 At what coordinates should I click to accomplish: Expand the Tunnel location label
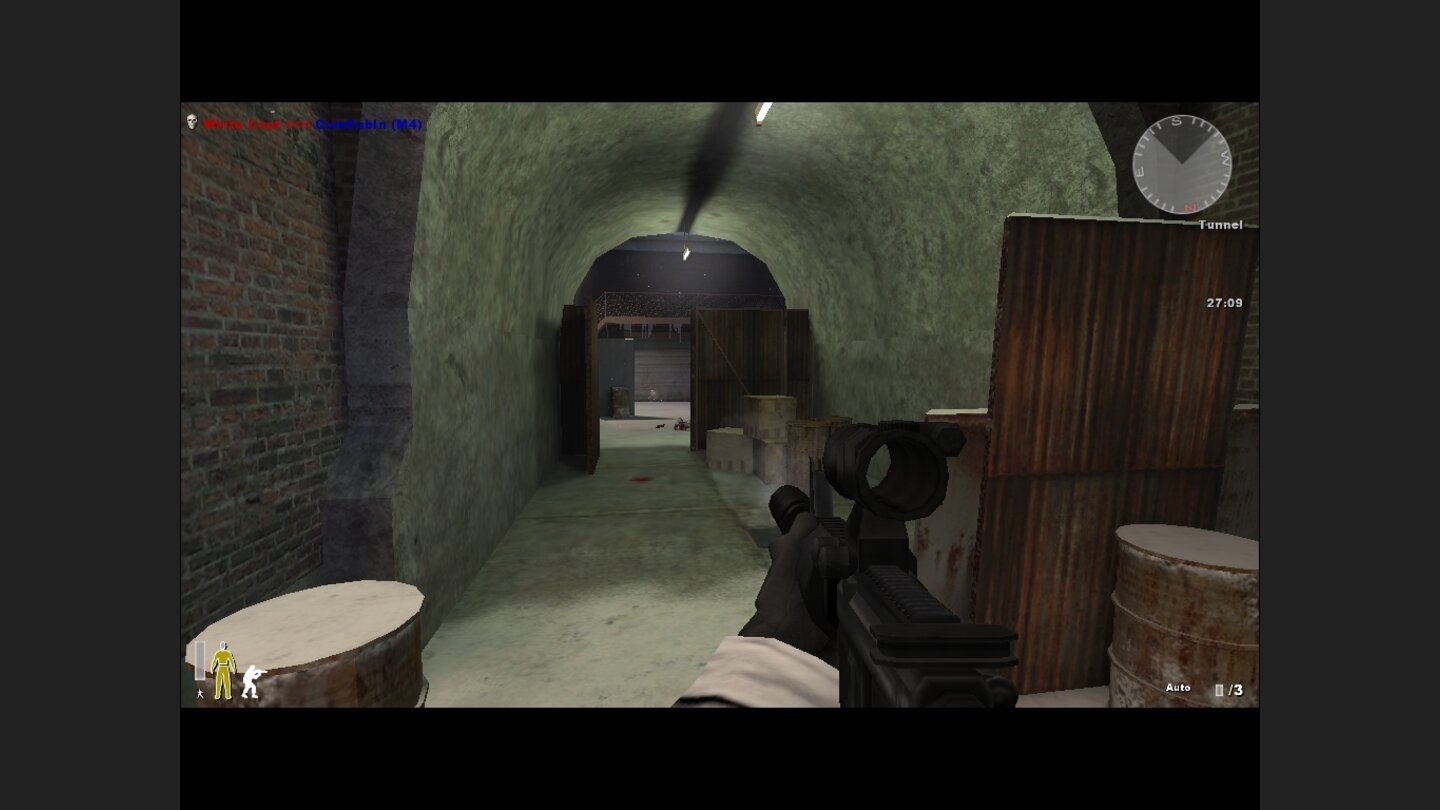pos(1220,225)
